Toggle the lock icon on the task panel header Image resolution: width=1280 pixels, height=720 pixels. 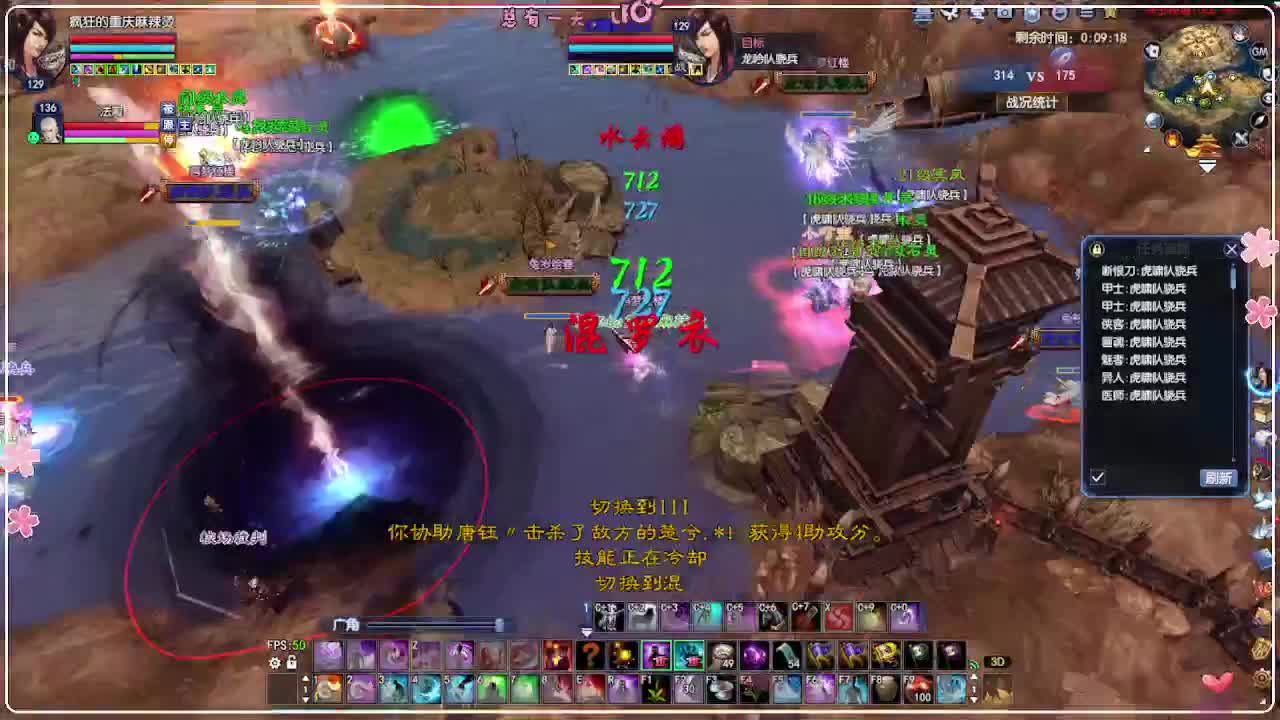[x=1095, y=249]
